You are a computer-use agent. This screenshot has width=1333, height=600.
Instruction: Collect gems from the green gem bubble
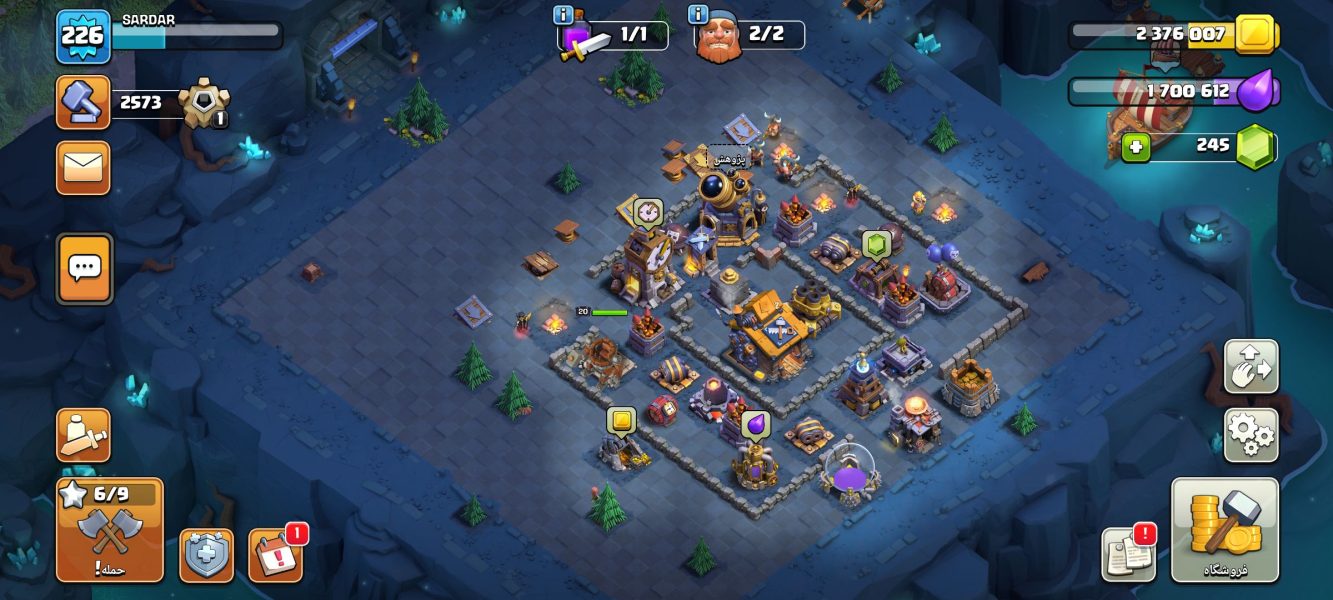coord(876,245)
